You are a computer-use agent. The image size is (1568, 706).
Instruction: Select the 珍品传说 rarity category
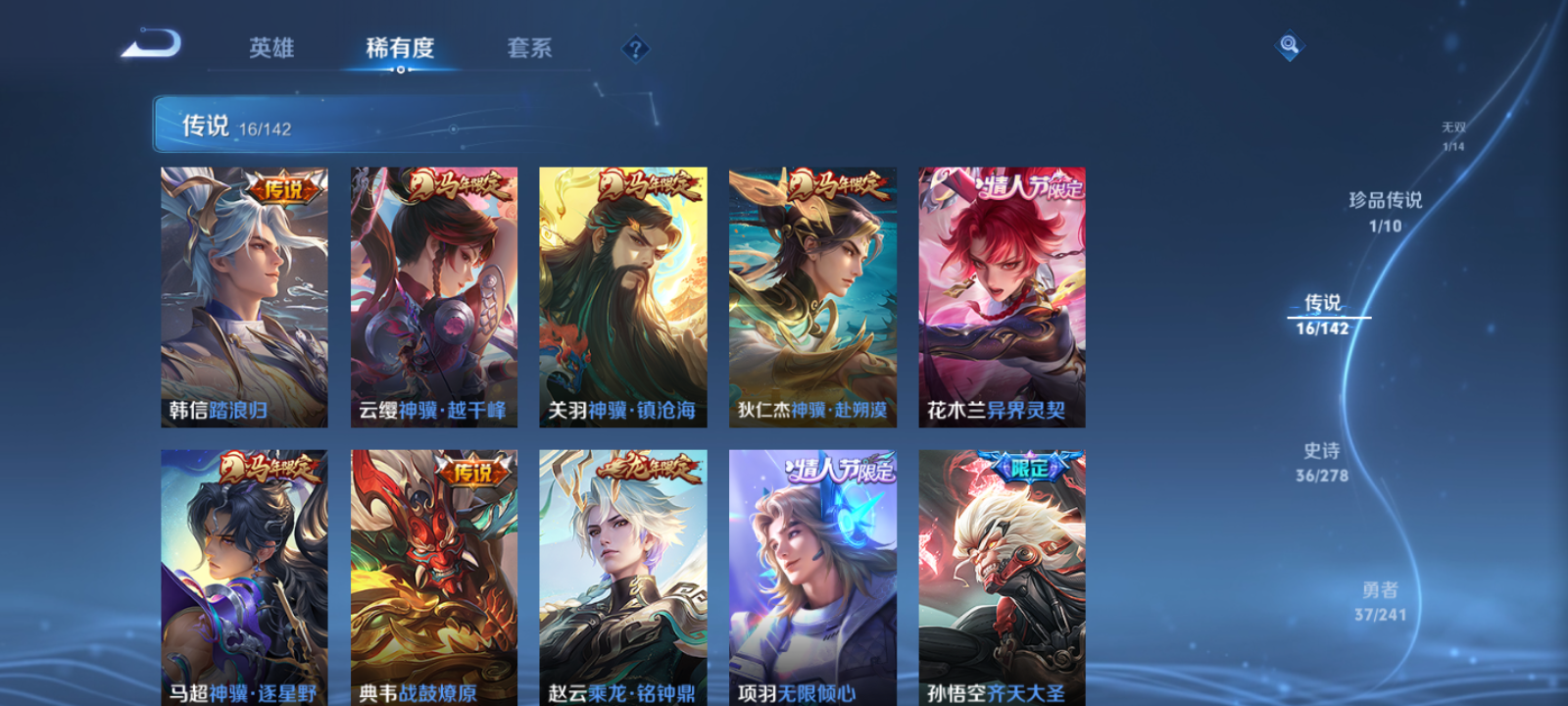click(x=1386, y=209)
